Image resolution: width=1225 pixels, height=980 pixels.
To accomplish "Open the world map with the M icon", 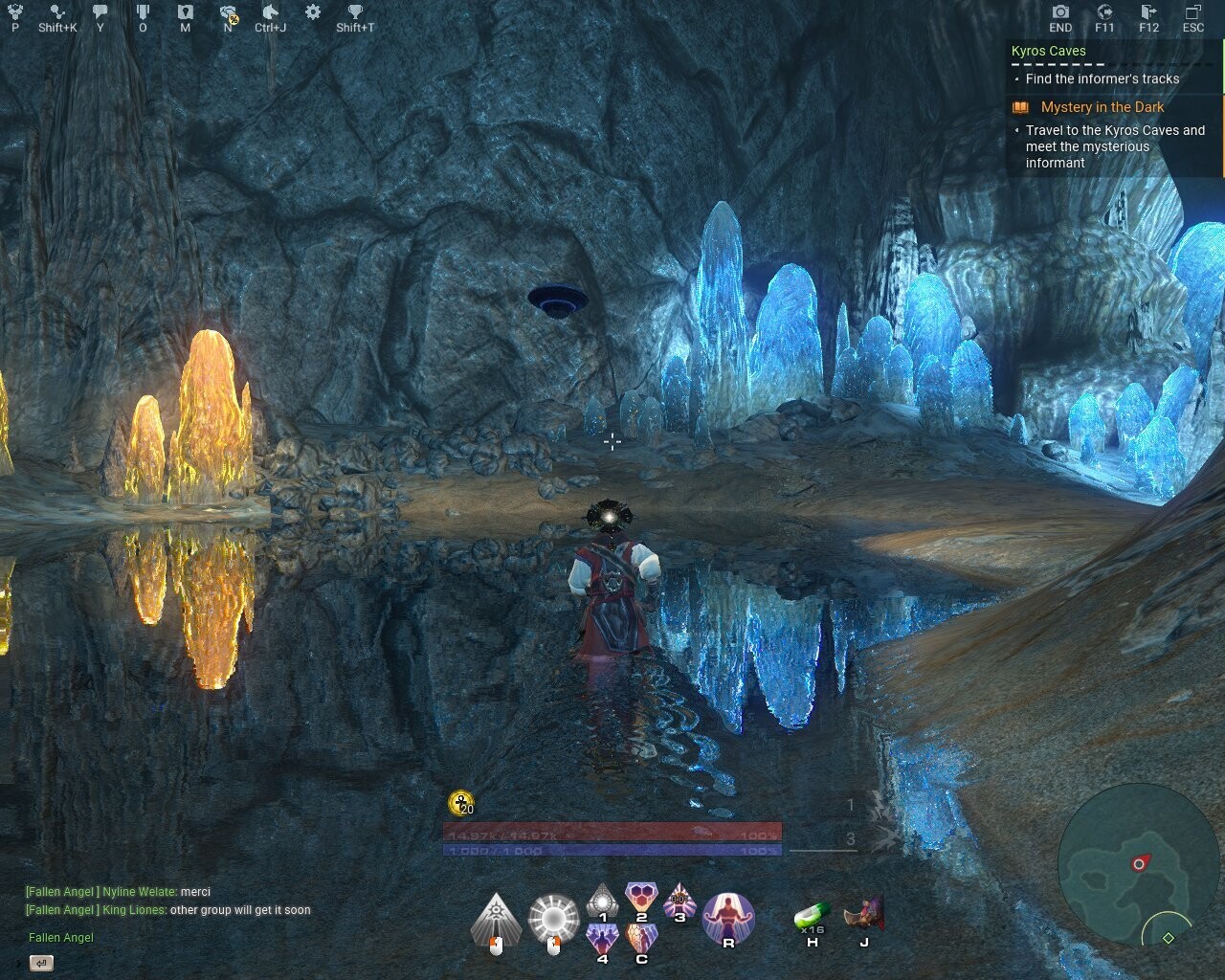I will tap(184, 11).
